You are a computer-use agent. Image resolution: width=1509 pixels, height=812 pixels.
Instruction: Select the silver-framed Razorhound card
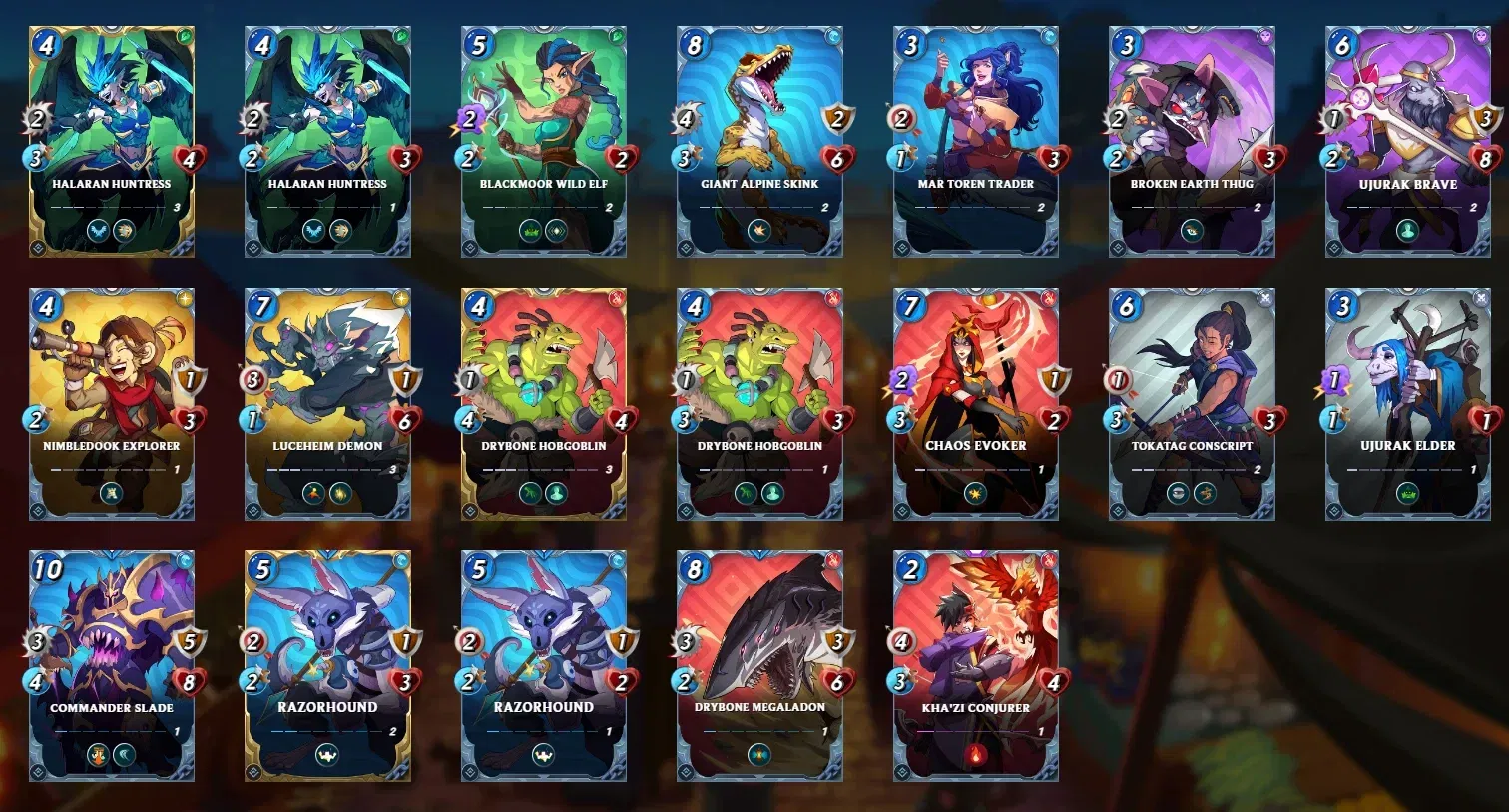[x=544, y=665]
